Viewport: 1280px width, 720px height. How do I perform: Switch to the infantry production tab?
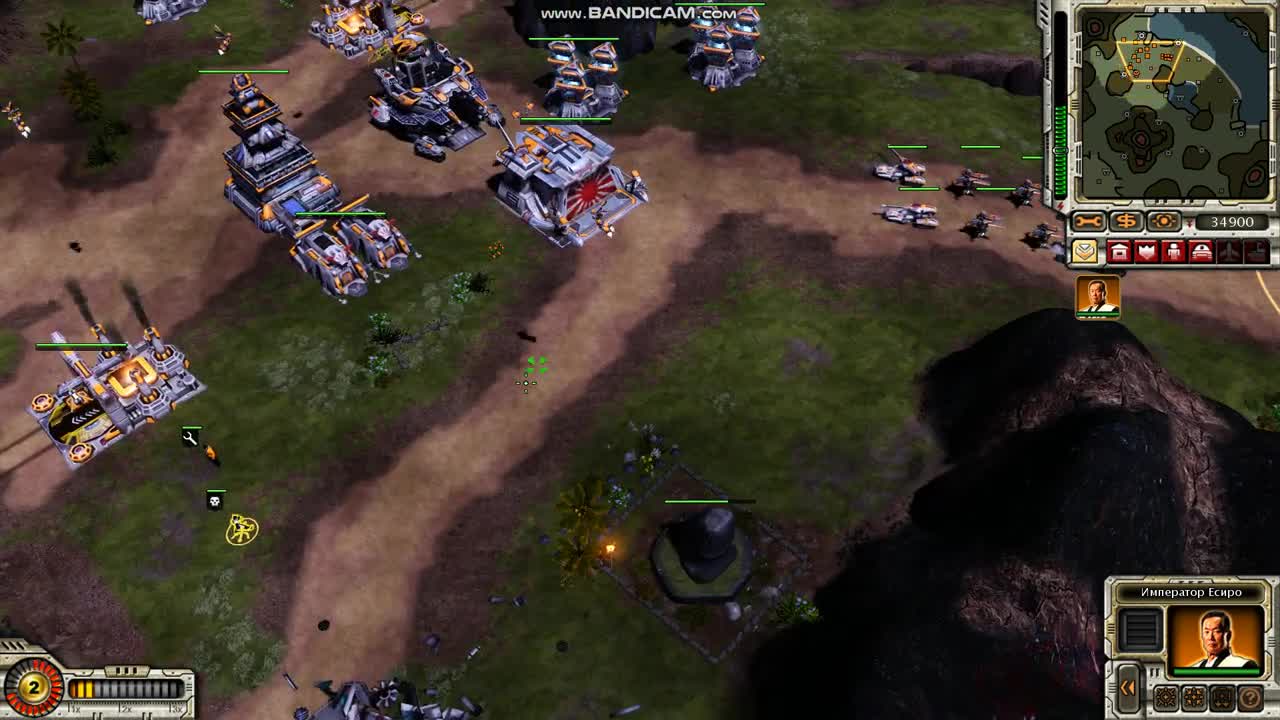[1172, 250]
